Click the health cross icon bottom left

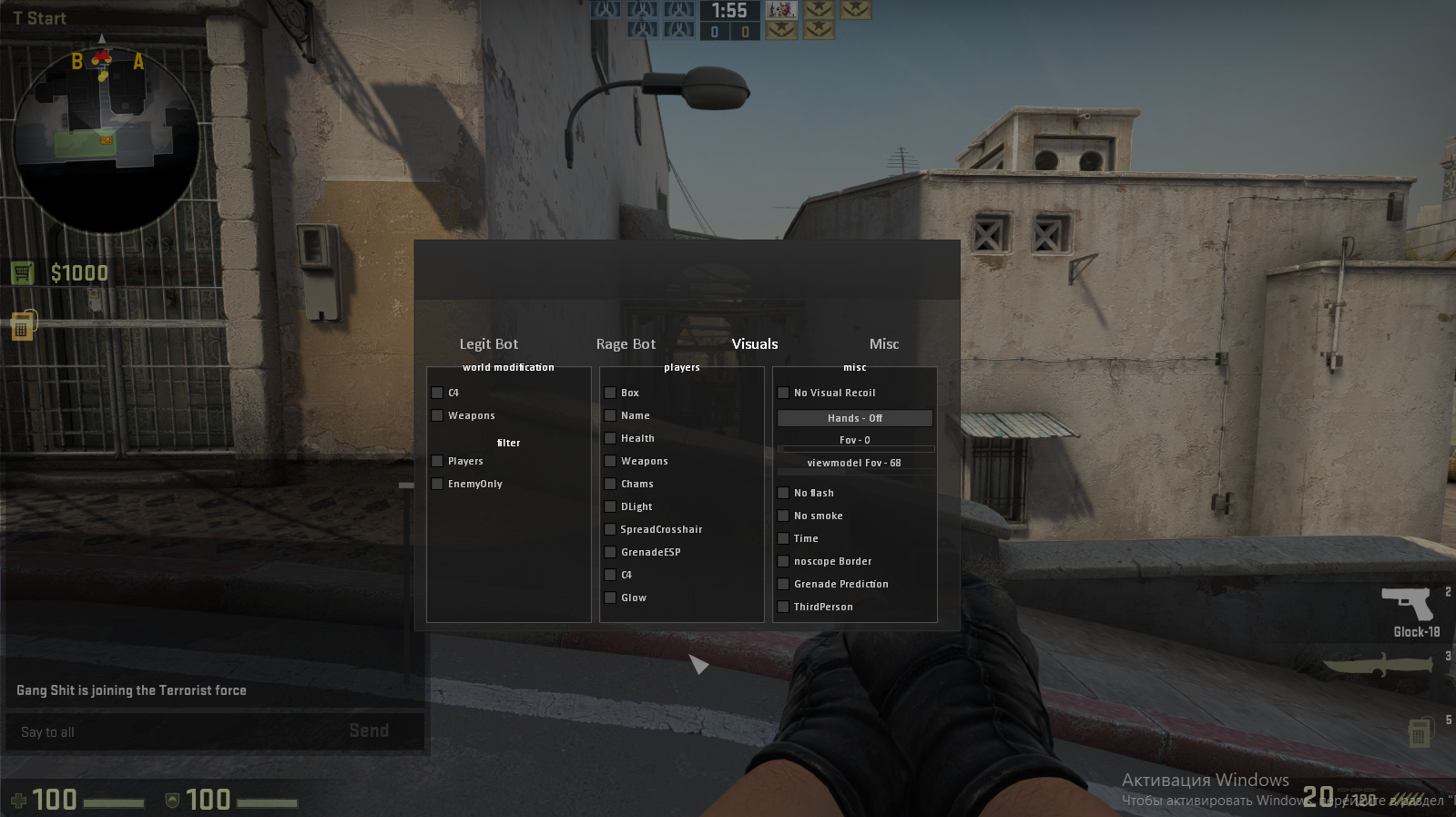coord(19,800)
